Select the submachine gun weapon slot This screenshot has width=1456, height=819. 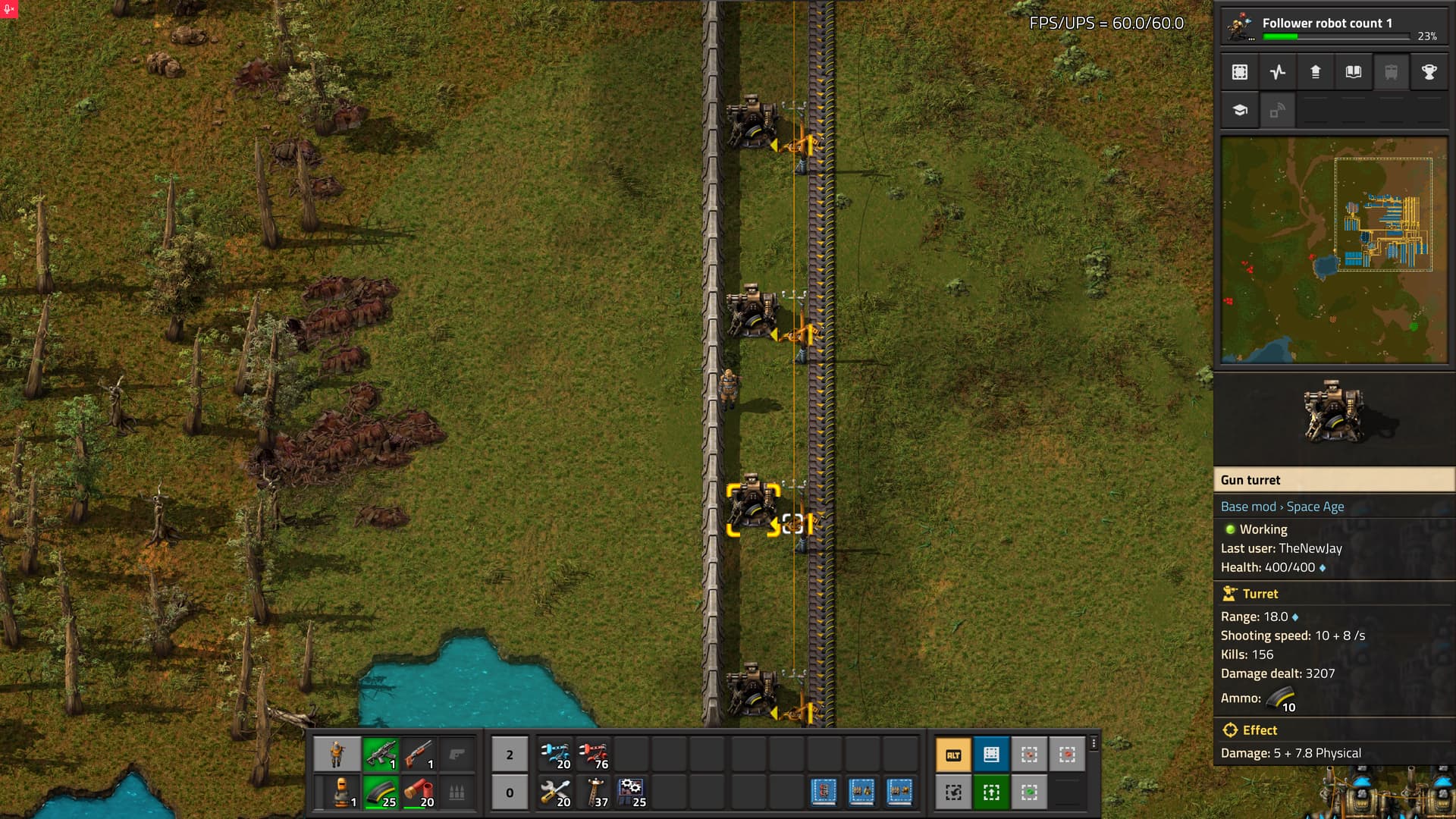381,754
